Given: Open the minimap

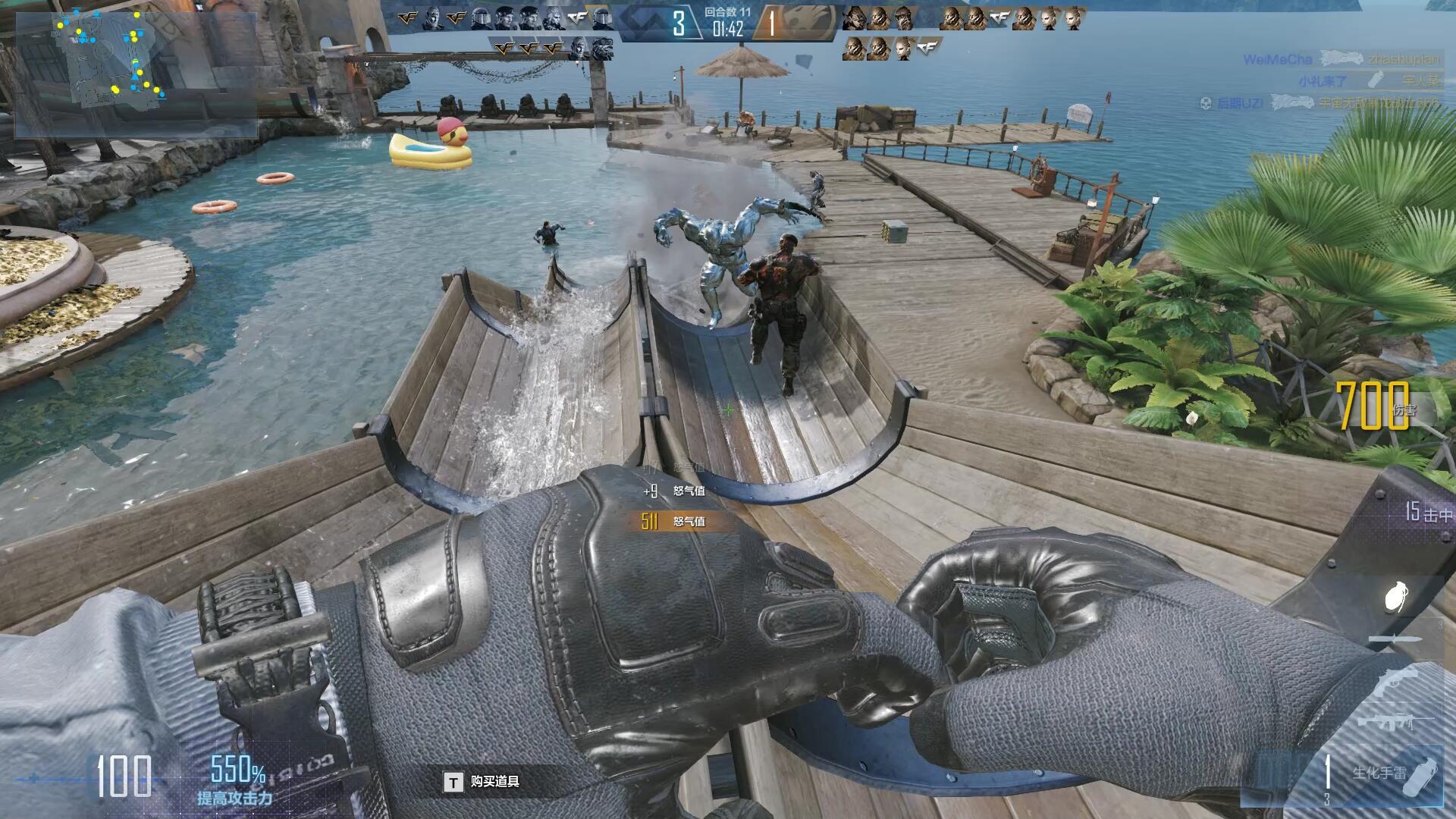Looking at the screenshot, I should point(135,74).
